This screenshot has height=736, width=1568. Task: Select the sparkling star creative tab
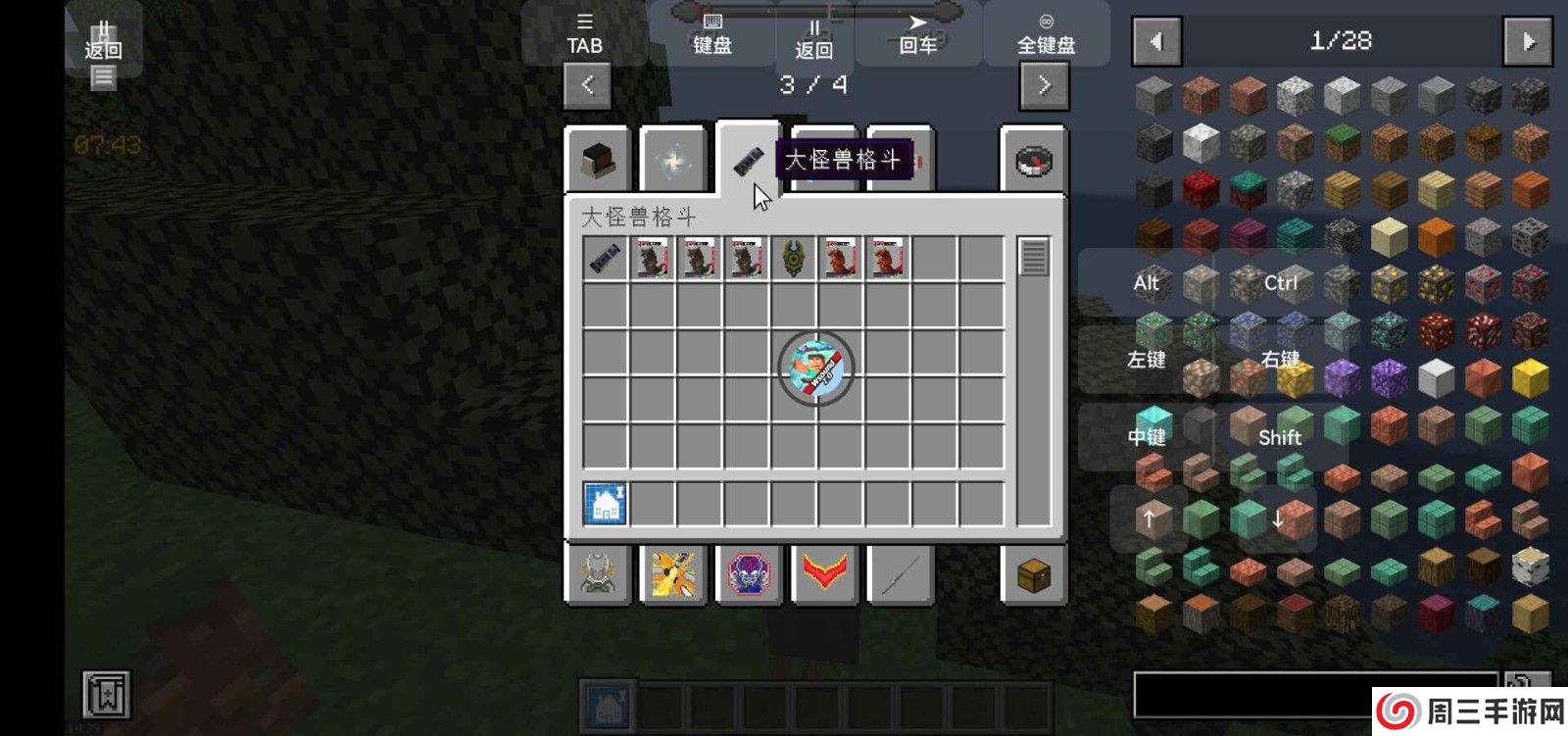click(673, 161)
